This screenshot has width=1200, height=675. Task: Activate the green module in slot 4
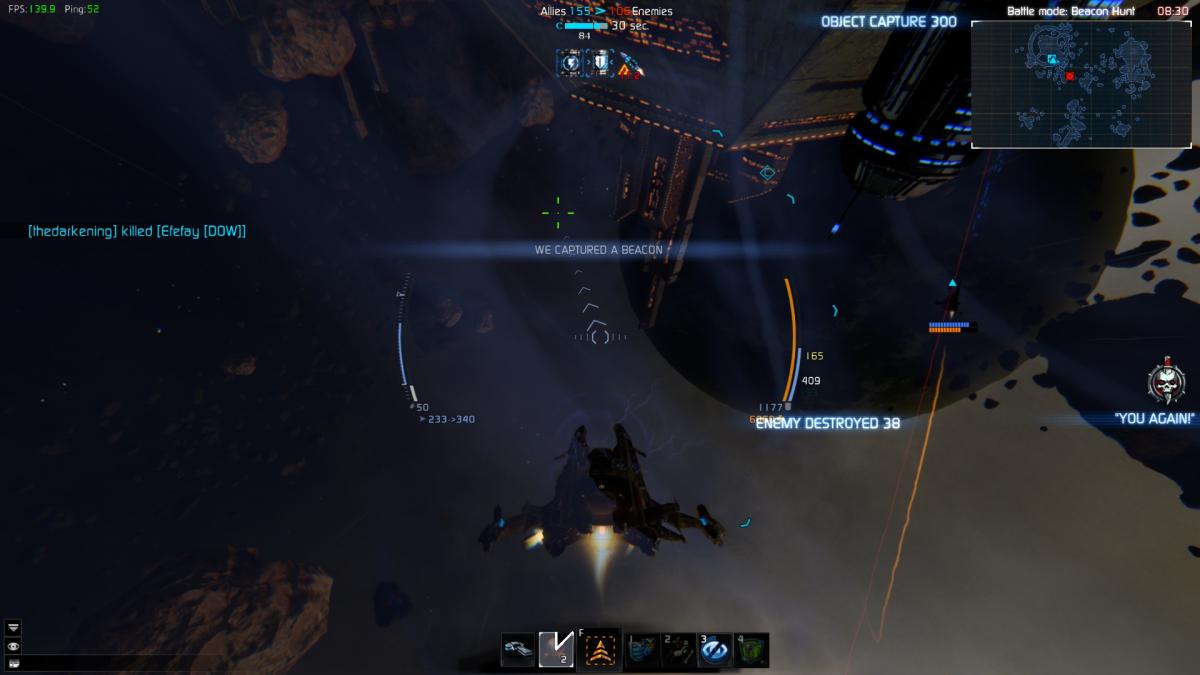pyautogui.click(x=752, y=650)
